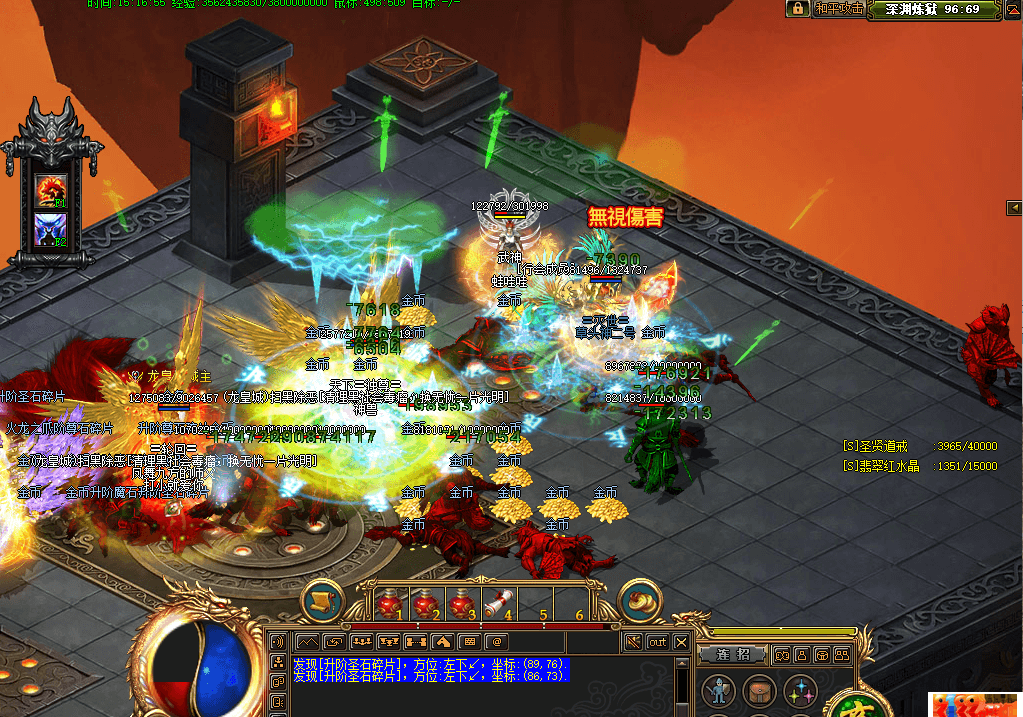Select the @ chat channel button
1023x717 pixels.
click(x=496, y=642)
